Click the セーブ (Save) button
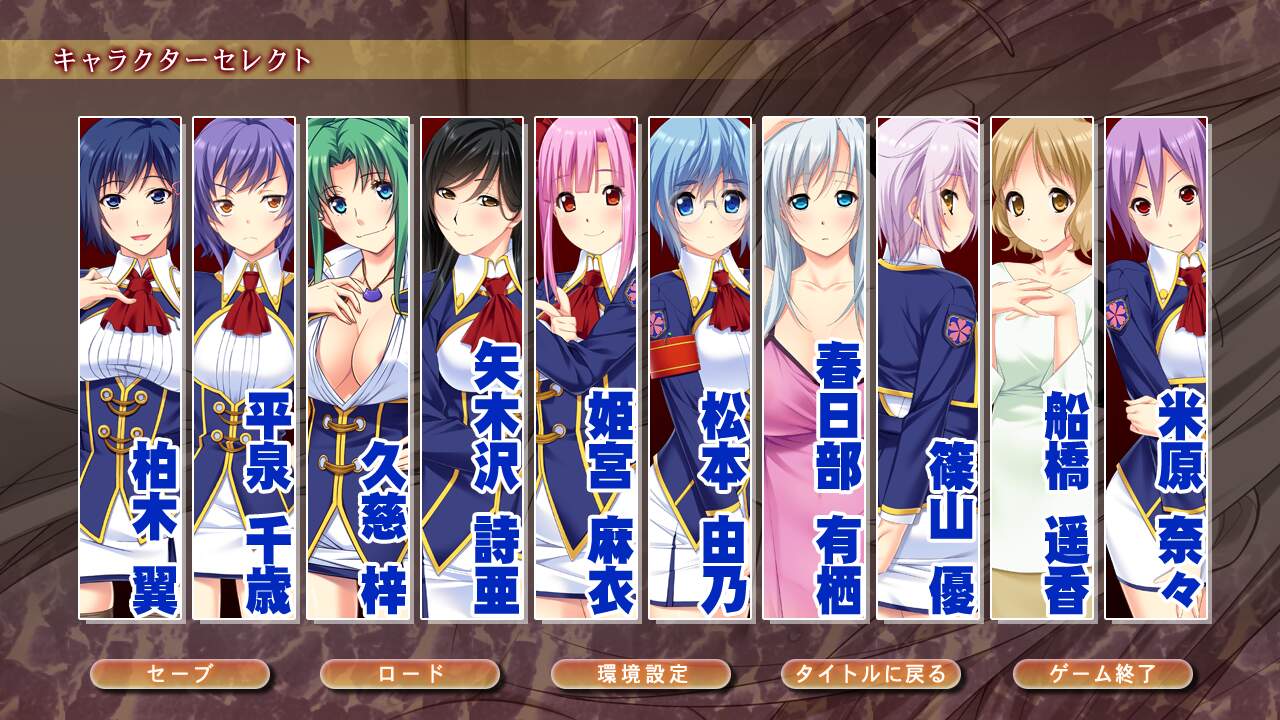The height and width of the screenshot is (720, 1280). click(x=180, y=674)
